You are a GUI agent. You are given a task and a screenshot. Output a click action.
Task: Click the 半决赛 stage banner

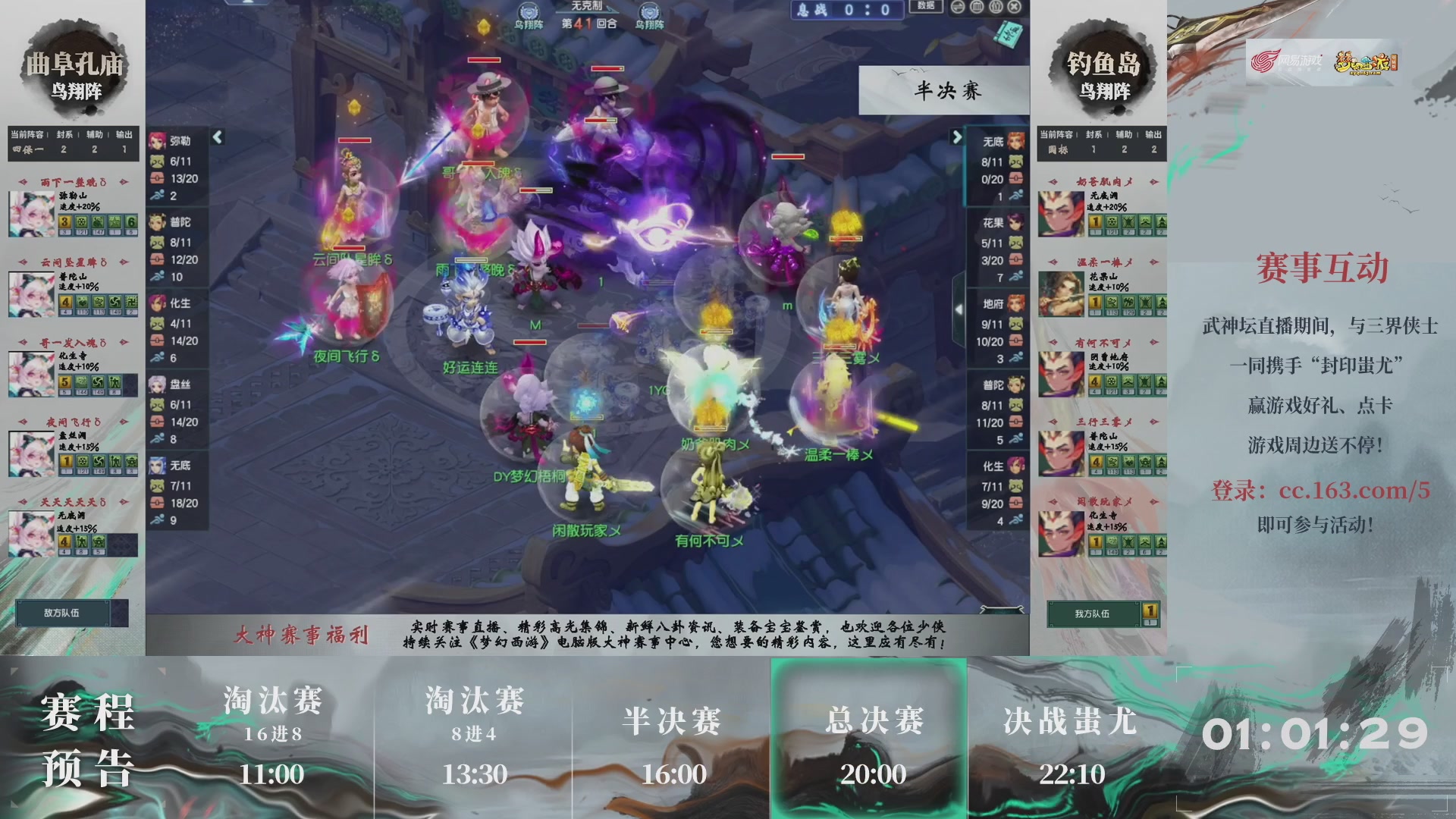(940, 89)
